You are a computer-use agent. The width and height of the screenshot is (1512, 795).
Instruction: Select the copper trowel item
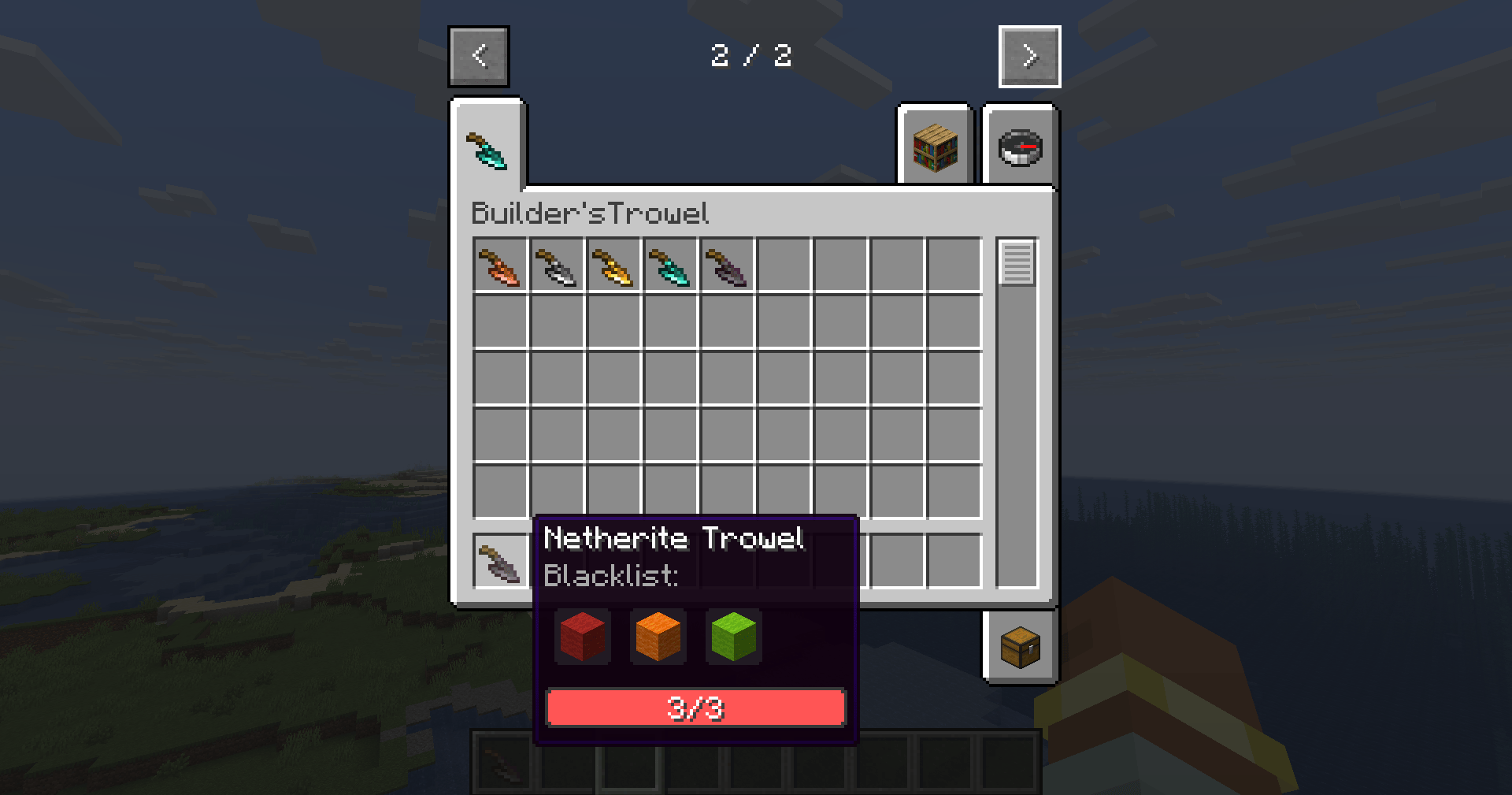pos(499,266)
